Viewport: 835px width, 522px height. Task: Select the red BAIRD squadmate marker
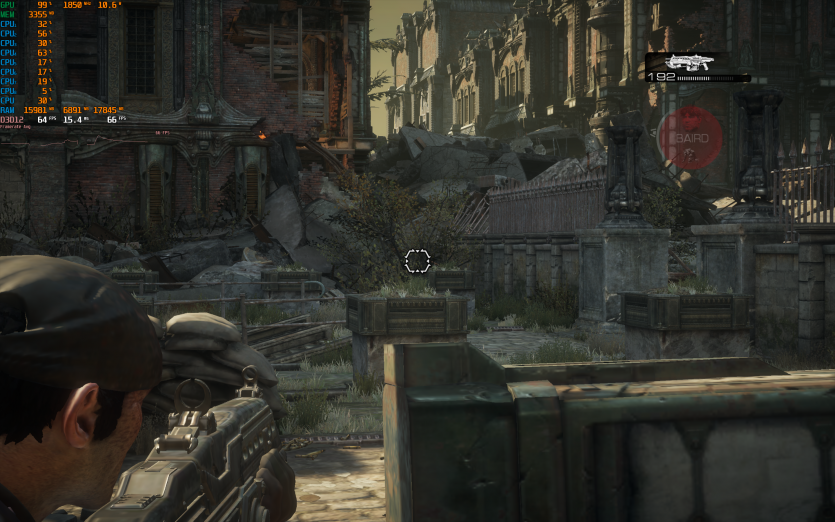pos(690,138)
